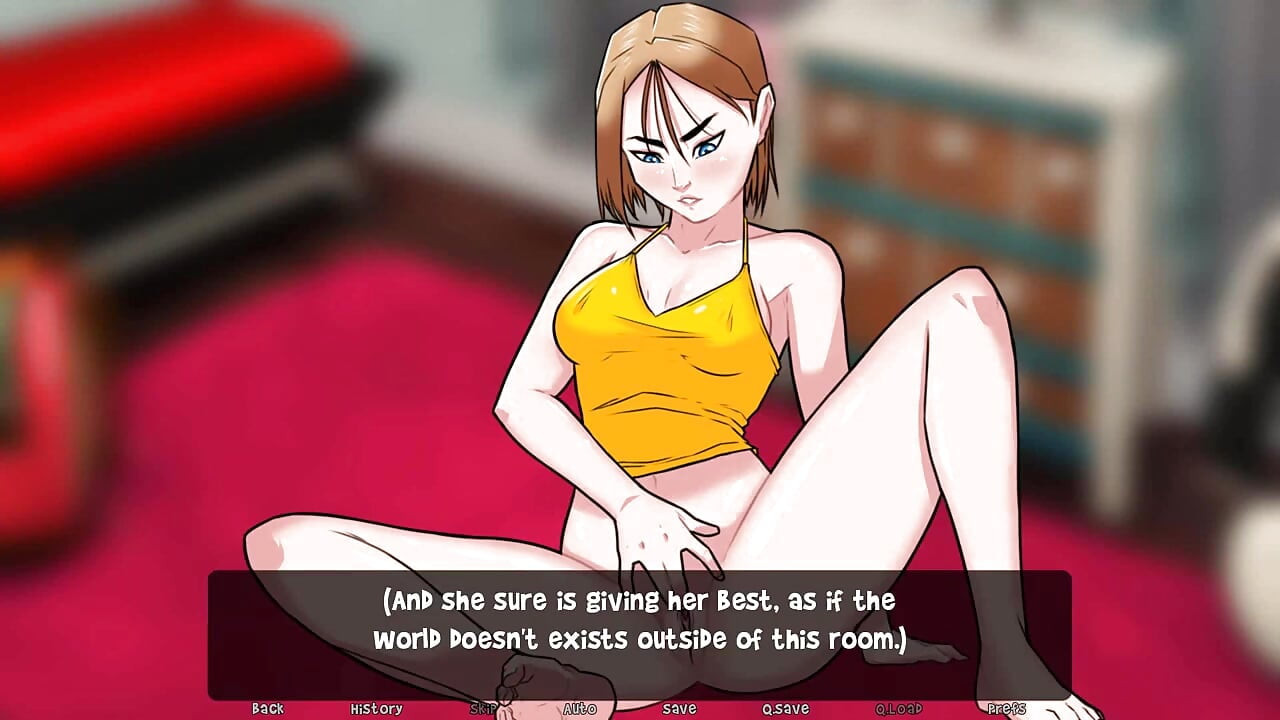Open Save to store your progress
This screenshot has width=1280, height=720.
pyautogui.click(x=678, y=708)
